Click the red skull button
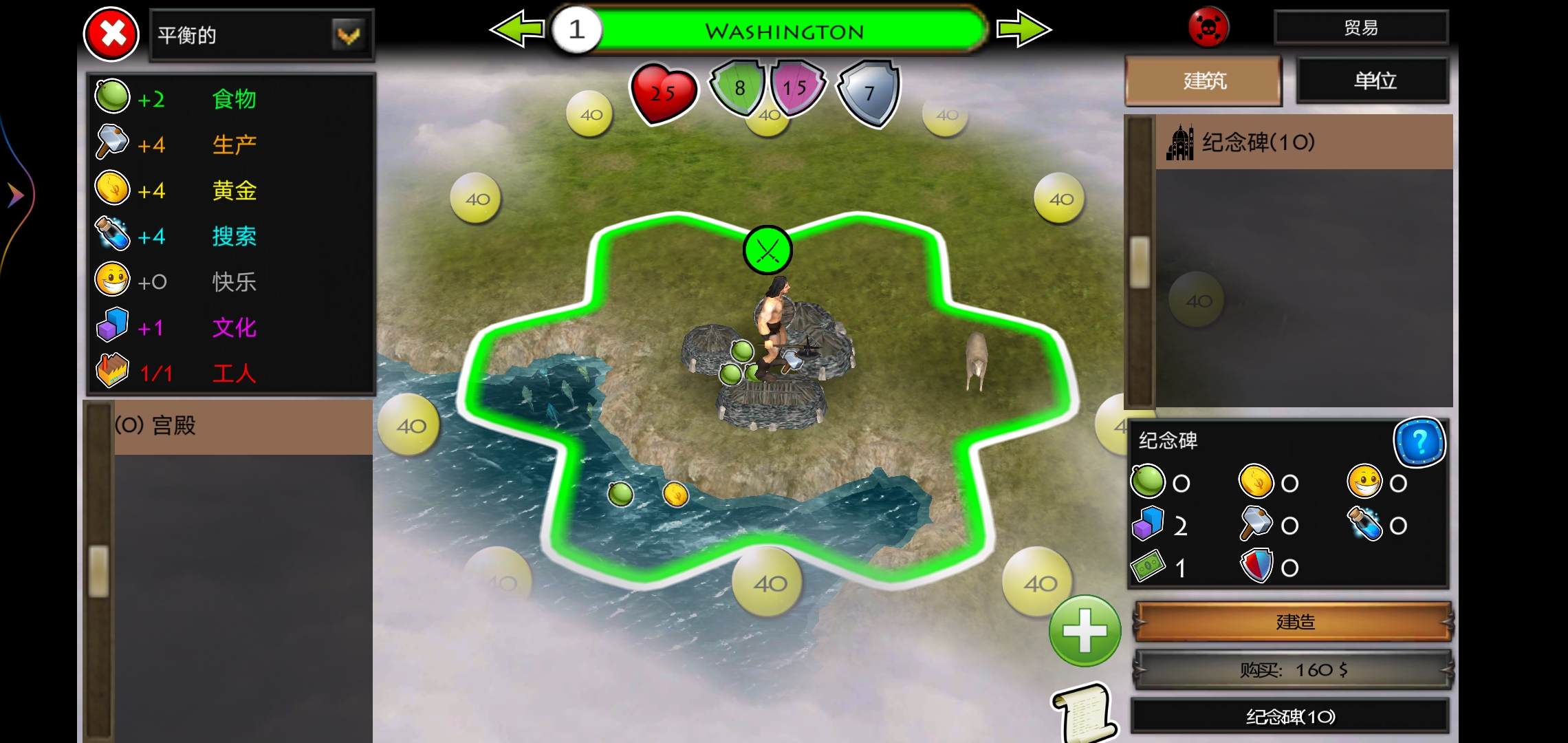Image resolution: width=1568 pixels, height=743 pixels. [x=1208, y=29]
